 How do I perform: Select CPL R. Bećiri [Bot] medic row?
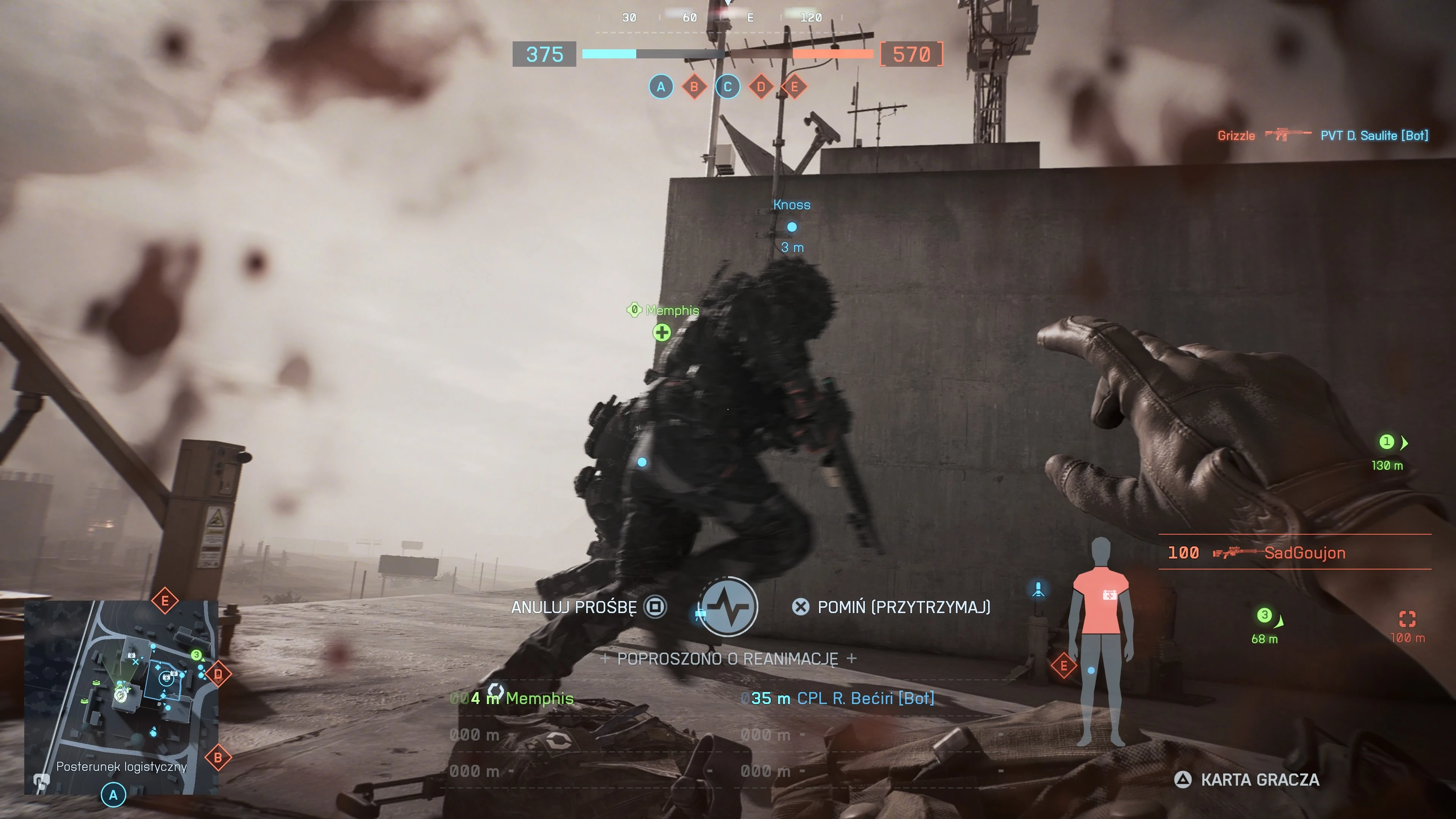[x=865, y=698]
